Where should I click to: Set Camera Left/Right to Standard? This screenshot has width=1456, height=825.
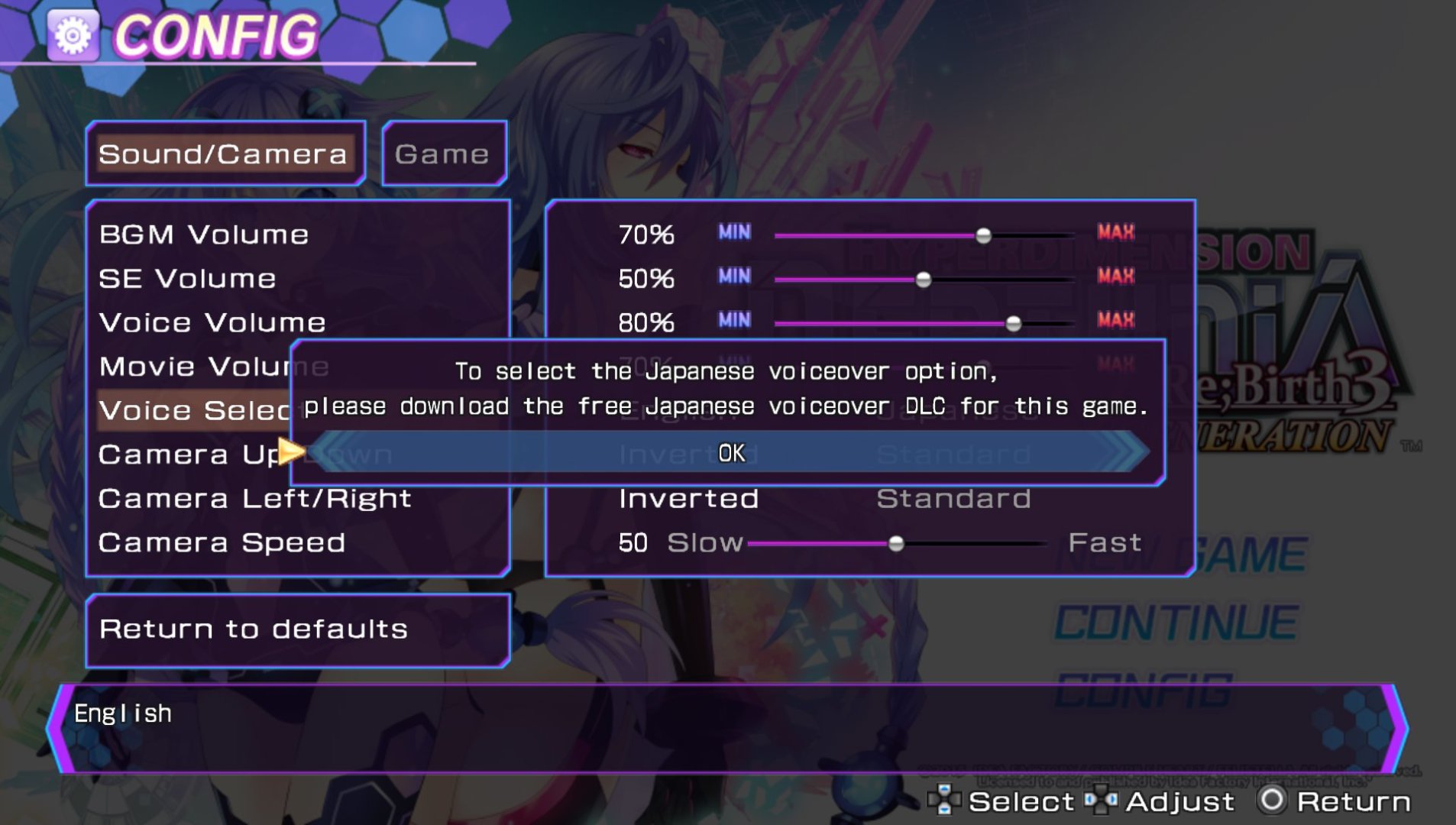pos(953,499)
